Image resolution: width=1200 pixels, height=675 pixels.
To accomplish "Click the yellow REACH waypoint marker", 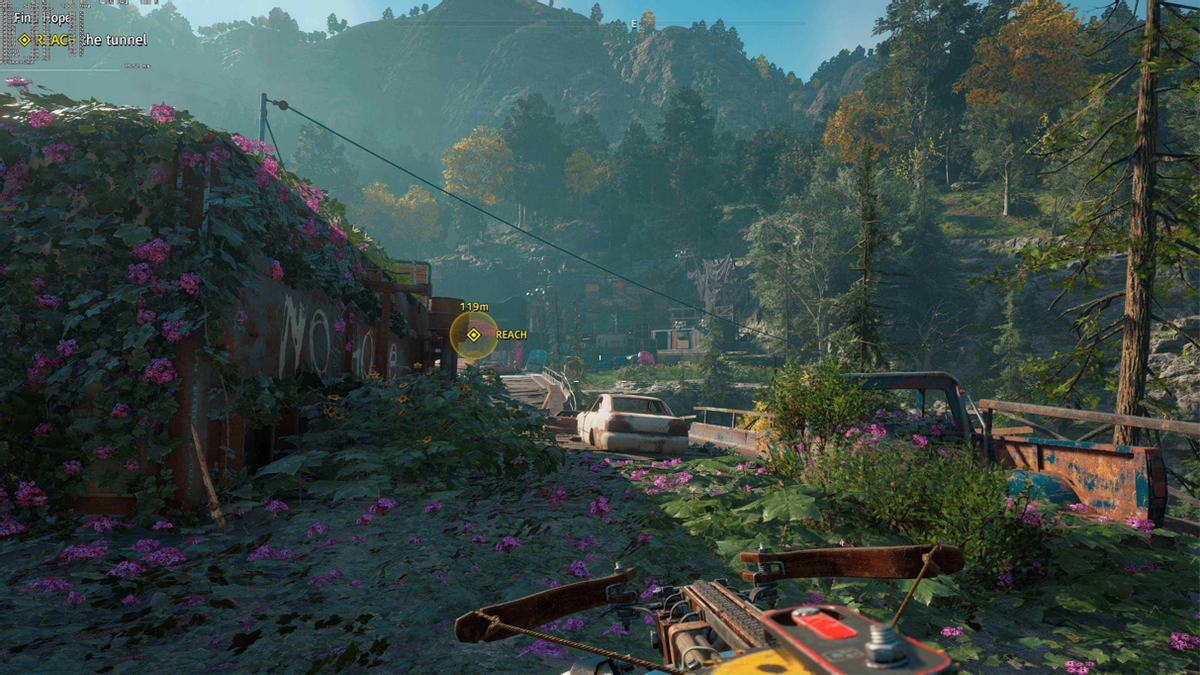I will click(473, 335).
